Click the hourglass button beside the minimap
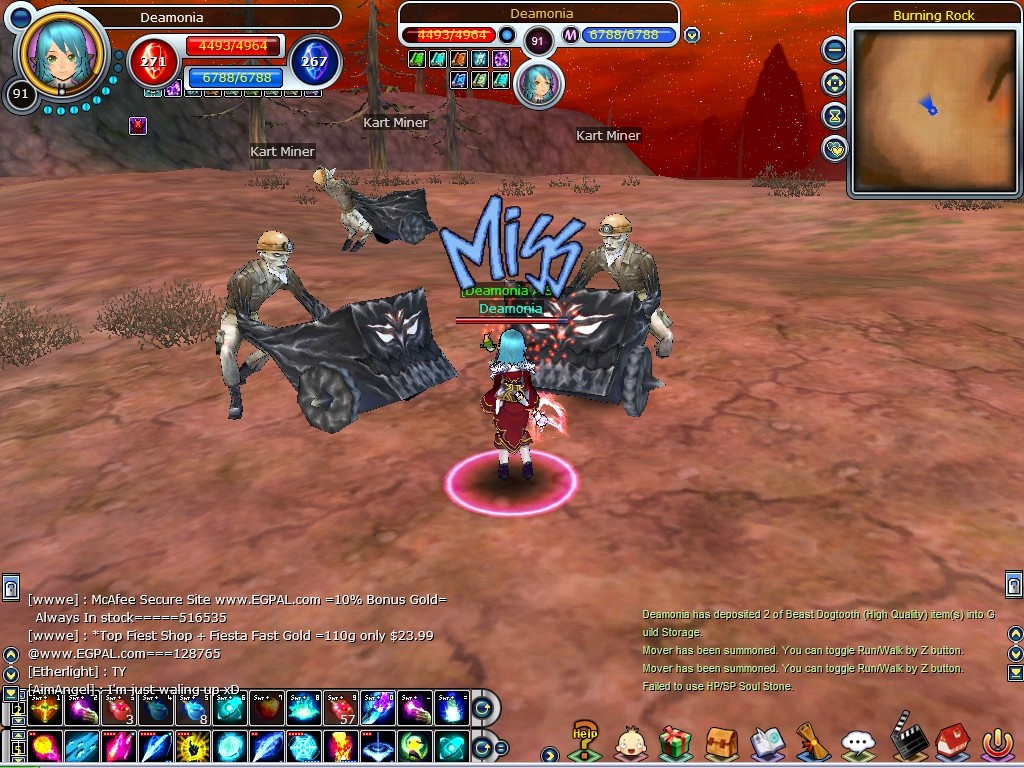This screenshot has height=768, width=1024. click(834, 116)
